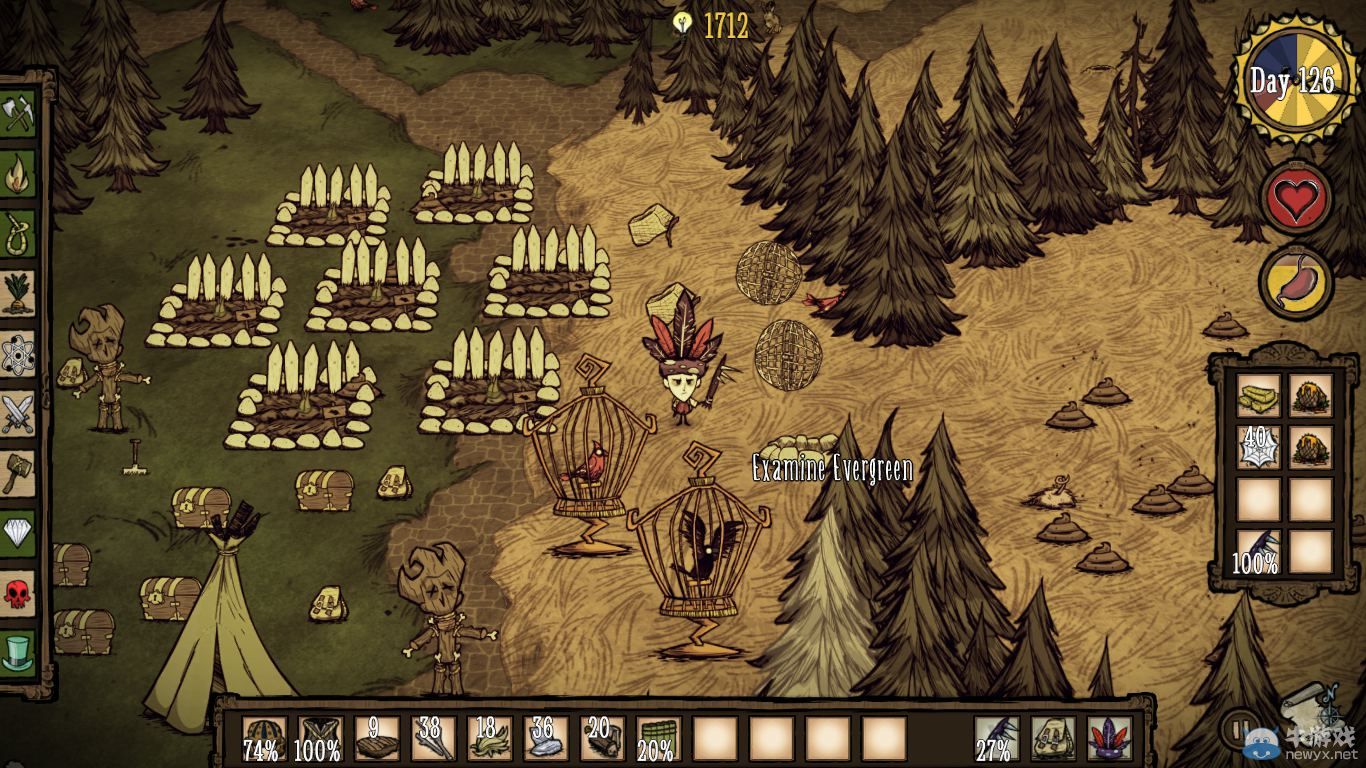The width and height of the screenshot is (1366, 768).
Task: Open the Tools crafting tab
Action: pos(18,112)
